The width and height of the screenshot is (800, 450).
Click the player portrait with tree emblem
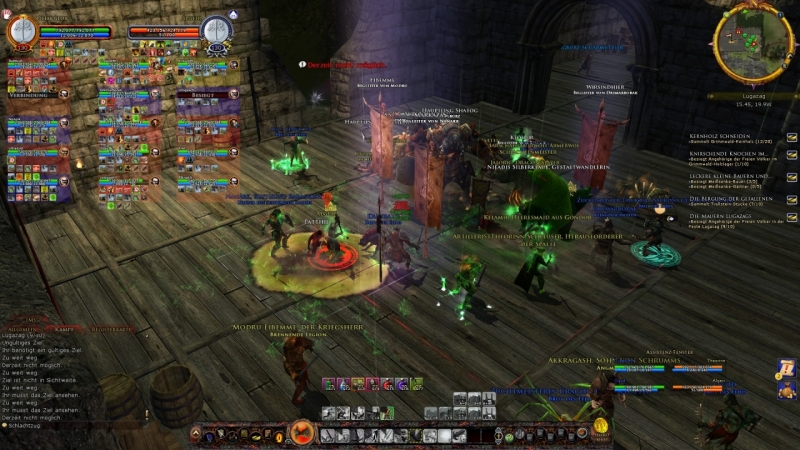tap(22, 31)
